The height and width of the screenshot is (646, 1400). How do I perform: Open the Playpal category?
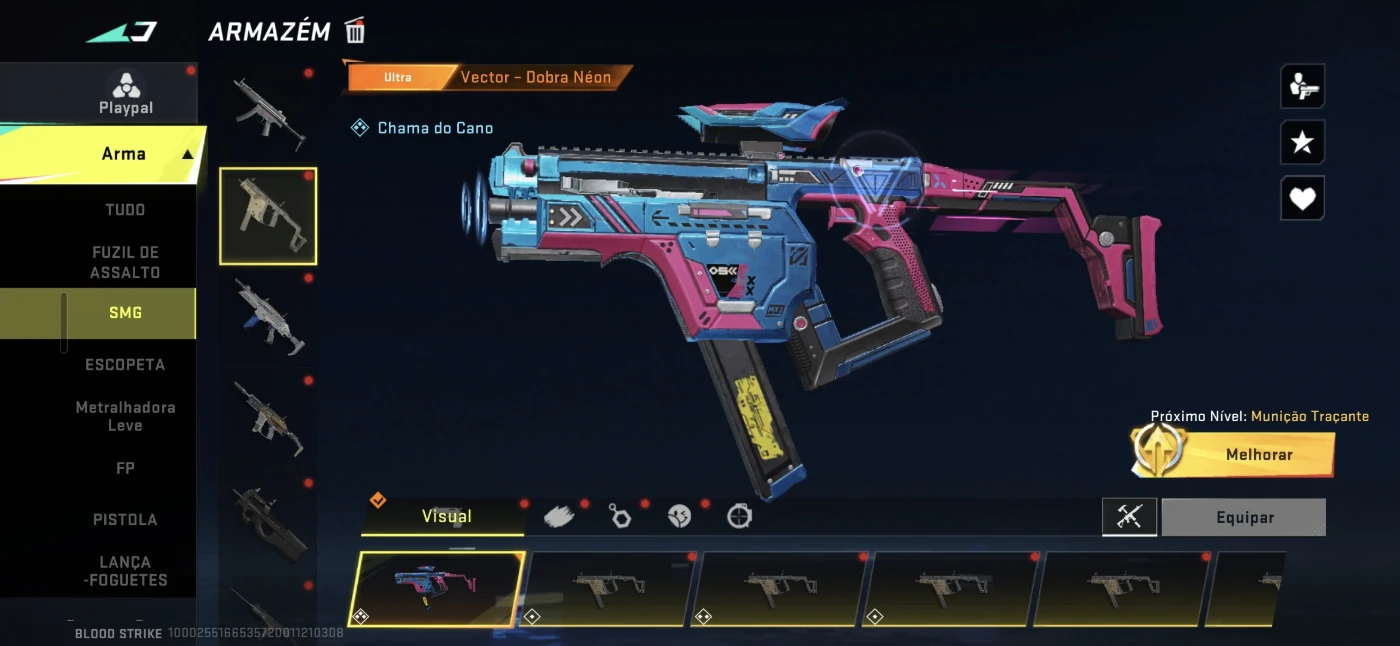coord(126,95)
